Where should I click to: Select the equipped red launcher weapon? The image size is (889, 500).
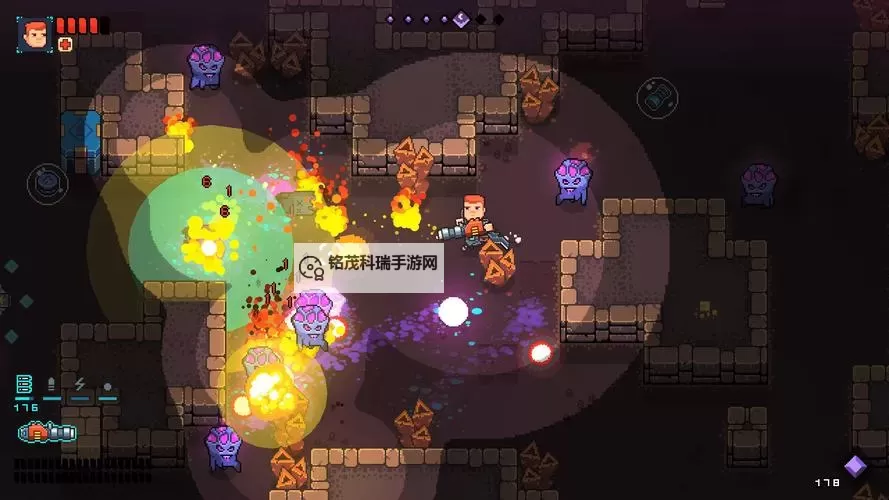click(x=46, y=433)
